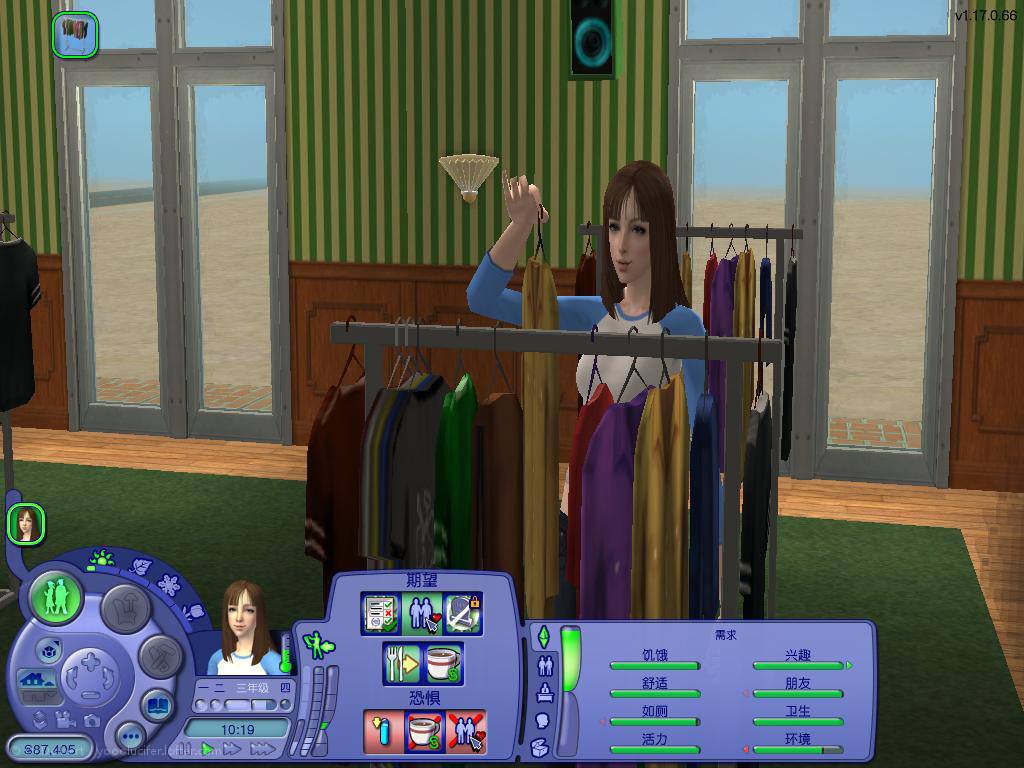
Task: Select the coffee cup want icon
Action: [443, 663]
